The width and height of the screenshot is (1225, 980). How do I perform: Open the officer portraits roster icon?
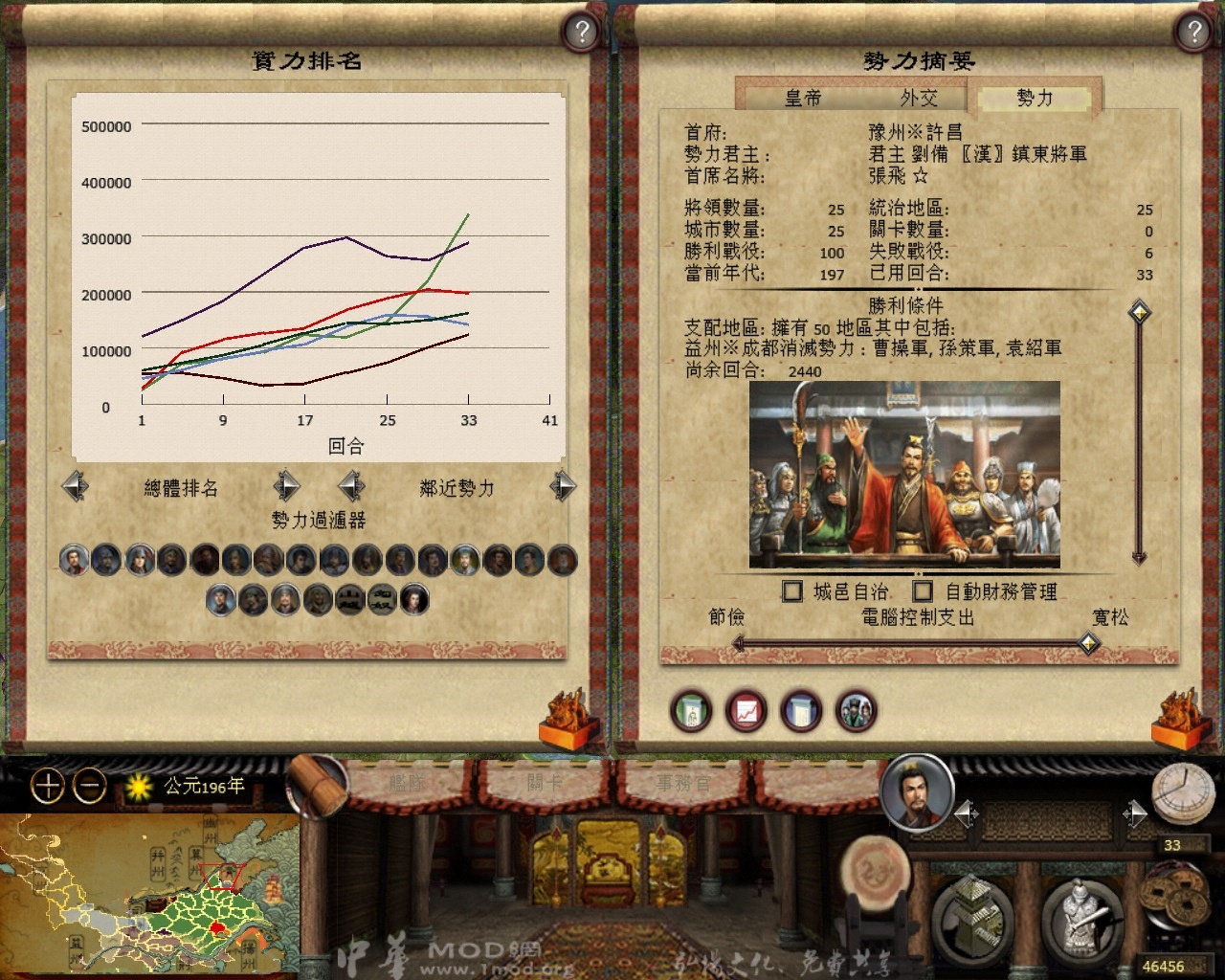pos(857,712)
